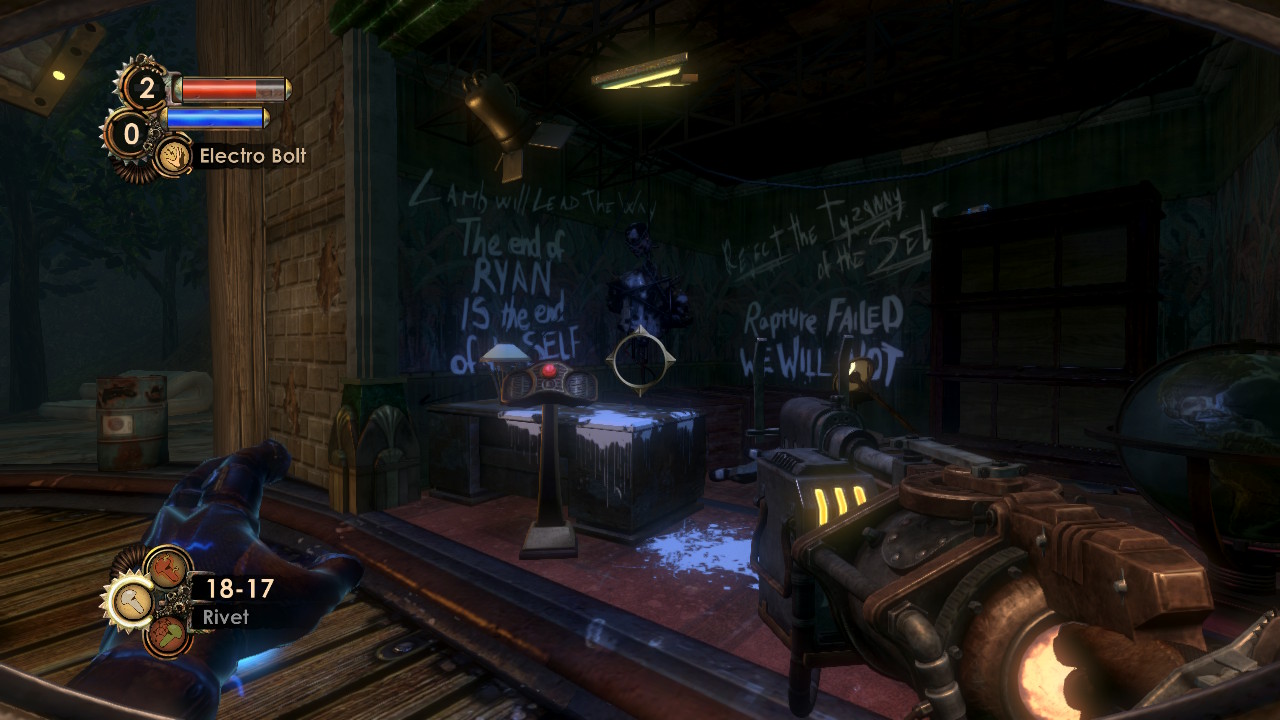
Task: Use a first aid kit from the counter showing 2
Action: (x=146, y=89)
